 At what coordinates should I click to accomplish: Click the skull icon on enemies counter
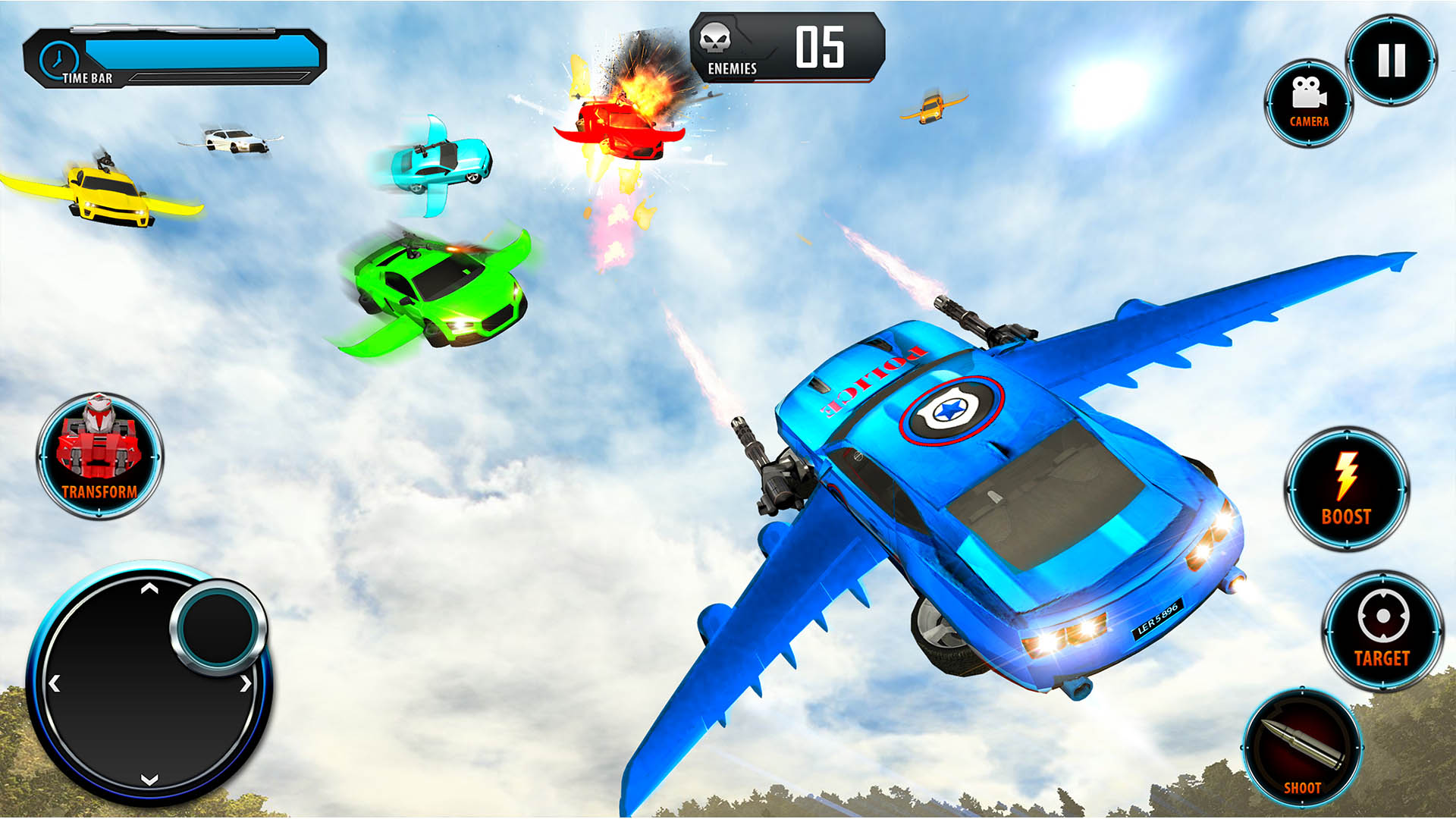[716, 38]
